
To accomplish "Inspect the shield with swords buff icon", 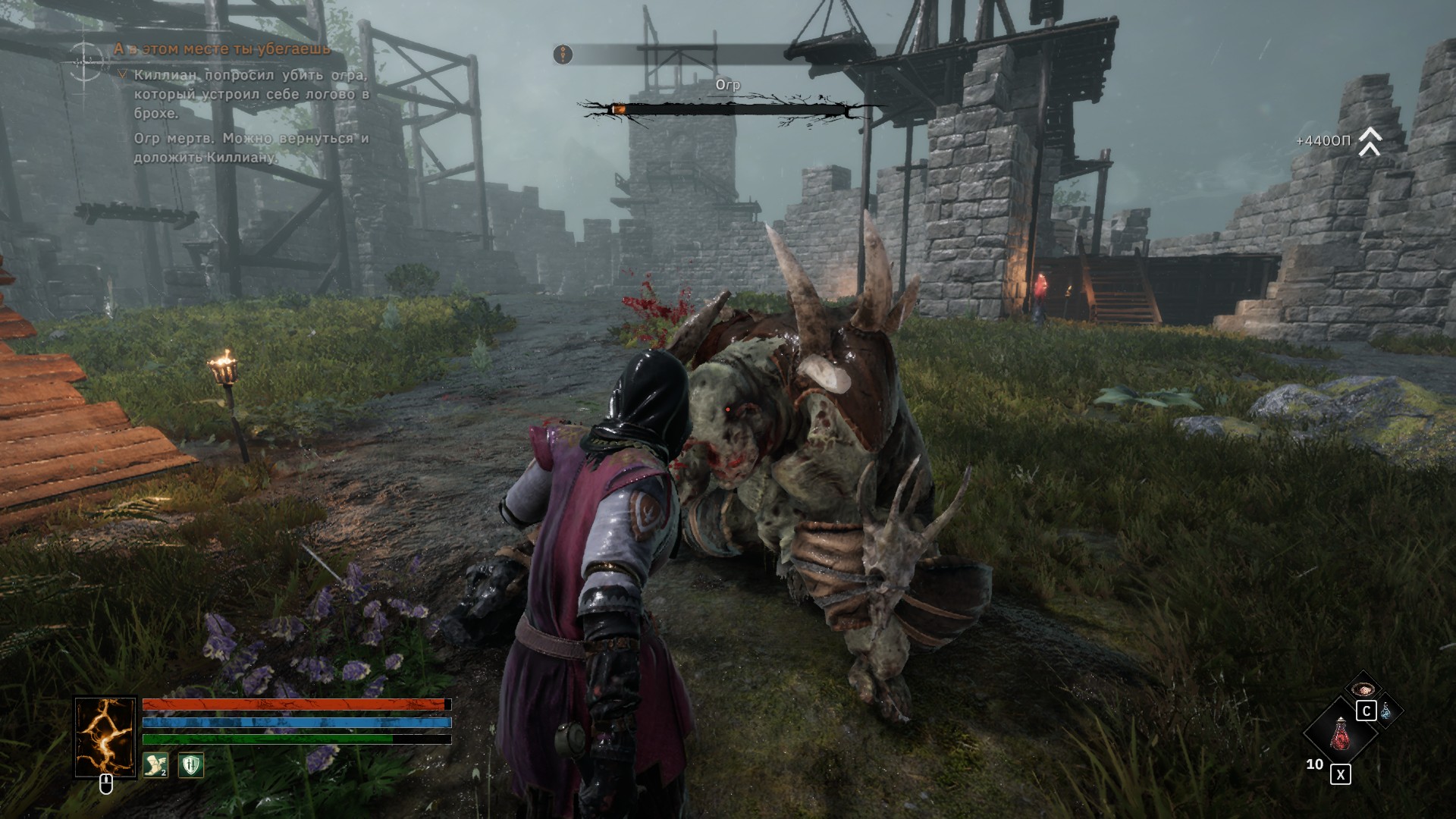I will pos(190,766).
